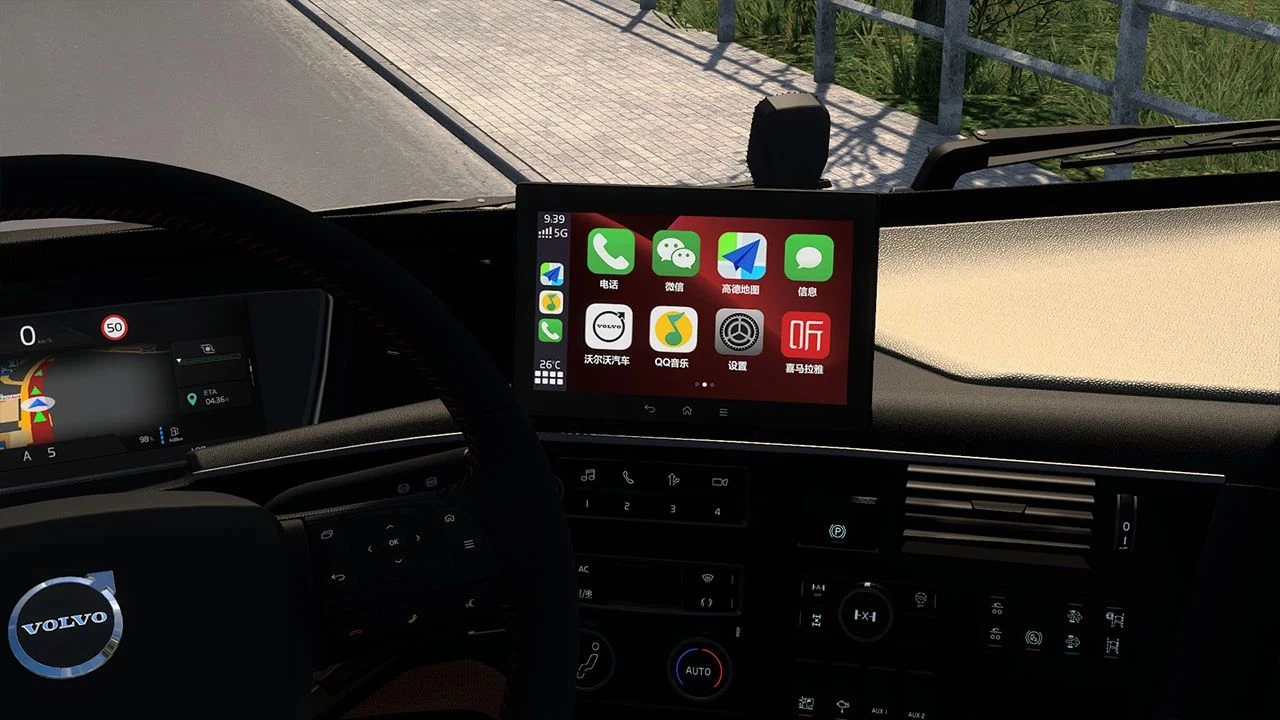Tap the Home button below the CarPlay screen
1280x720 pixels.
[686, 410]
